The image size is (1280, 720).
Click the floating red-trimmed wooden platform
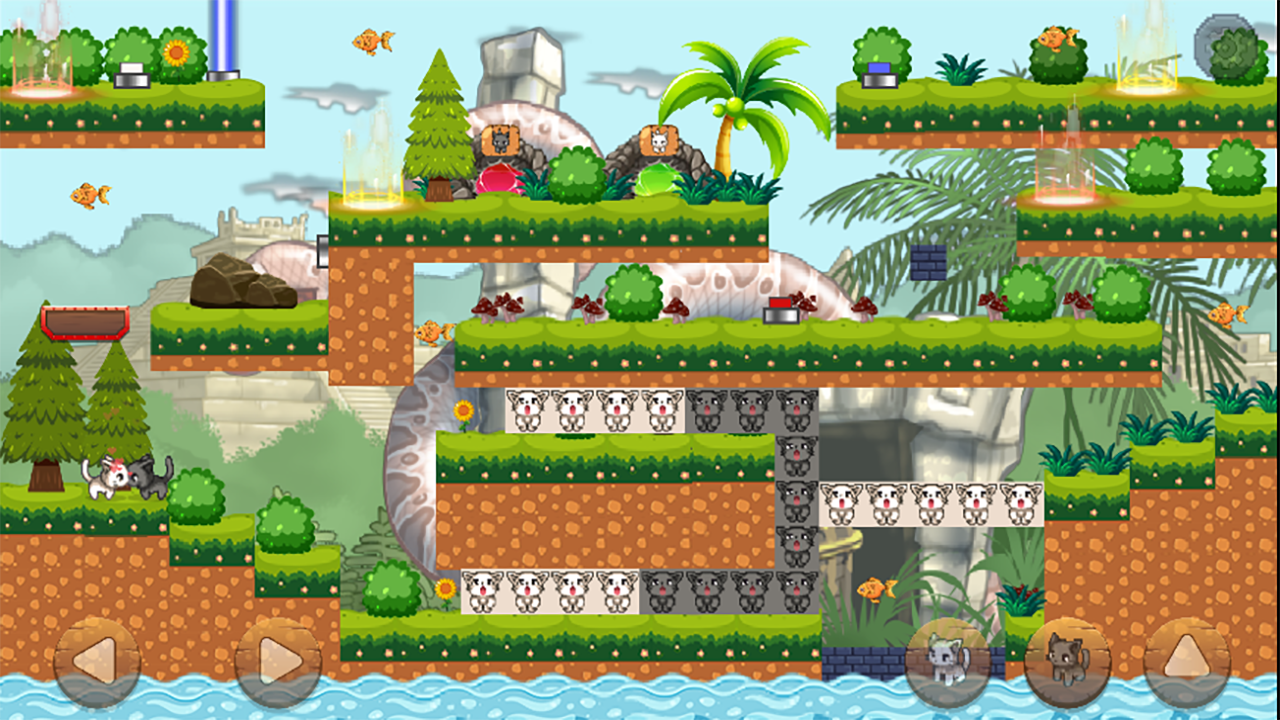coord(85,322)
